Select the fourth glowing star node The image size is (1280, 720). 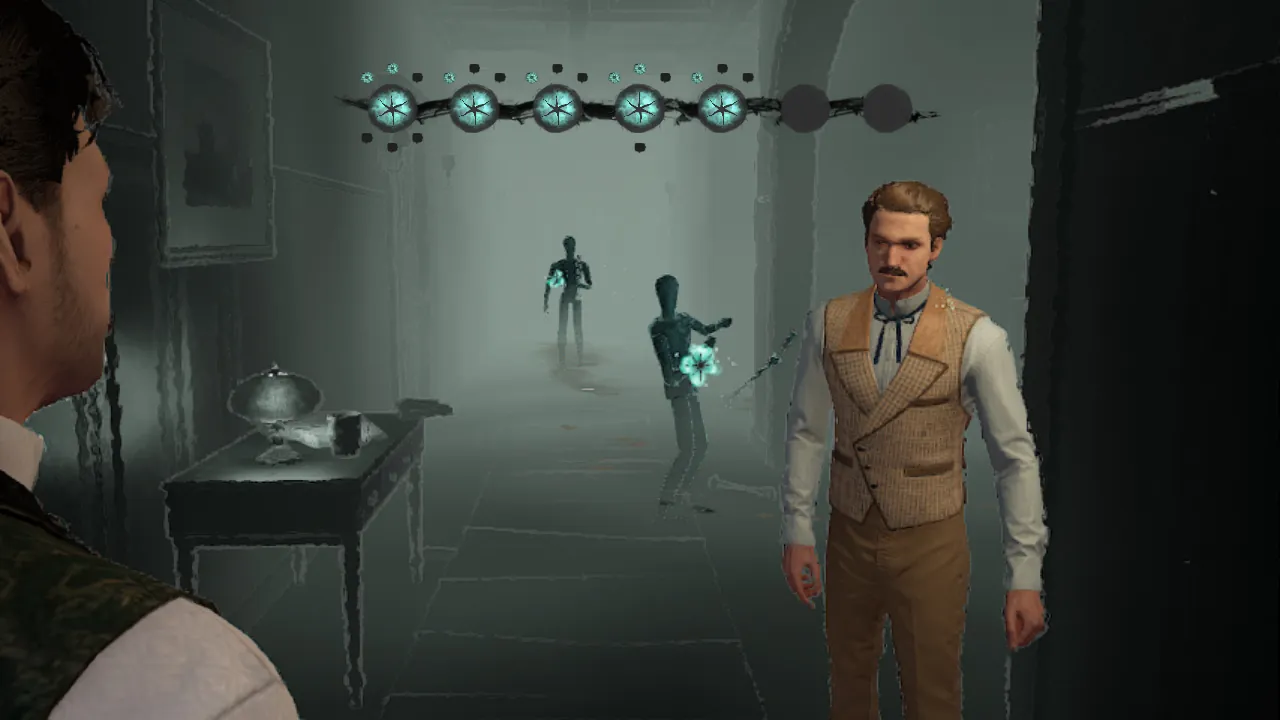point(640,108)
